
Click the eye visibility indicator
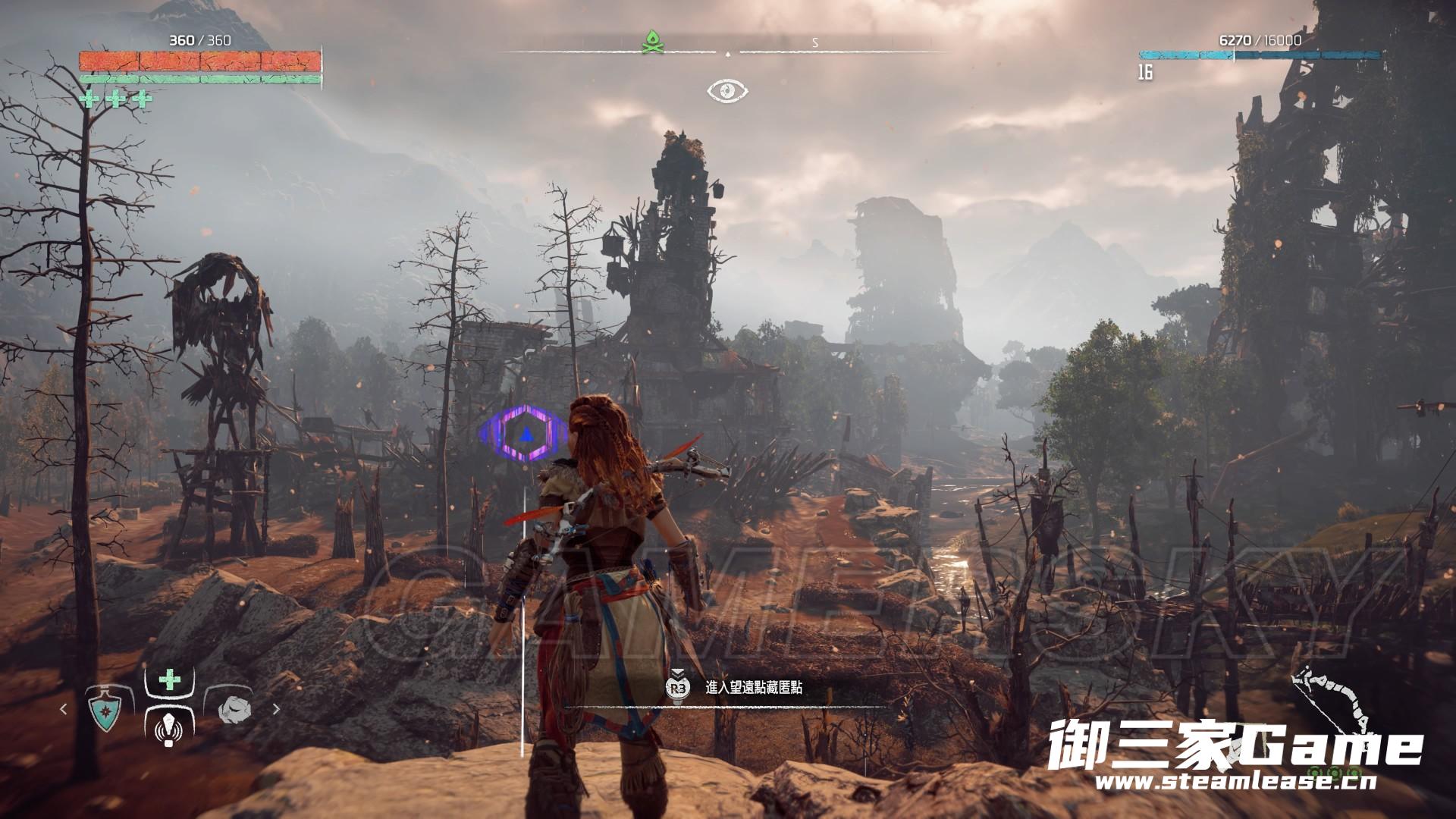(x=727, y=91)
